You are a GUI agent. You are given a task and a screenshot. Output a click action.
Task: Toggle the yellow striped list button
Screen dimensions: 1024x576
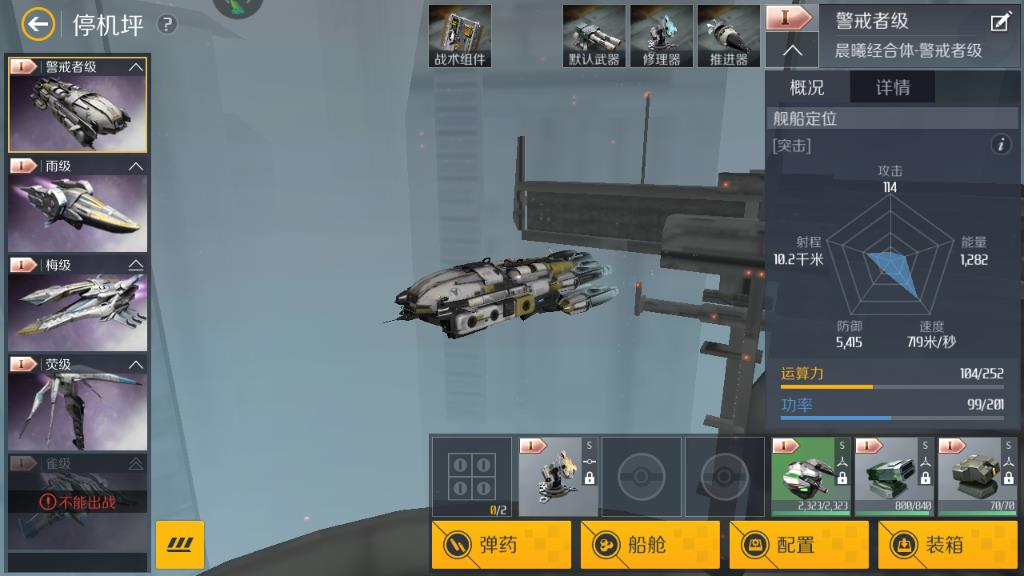tap(180, 545)
